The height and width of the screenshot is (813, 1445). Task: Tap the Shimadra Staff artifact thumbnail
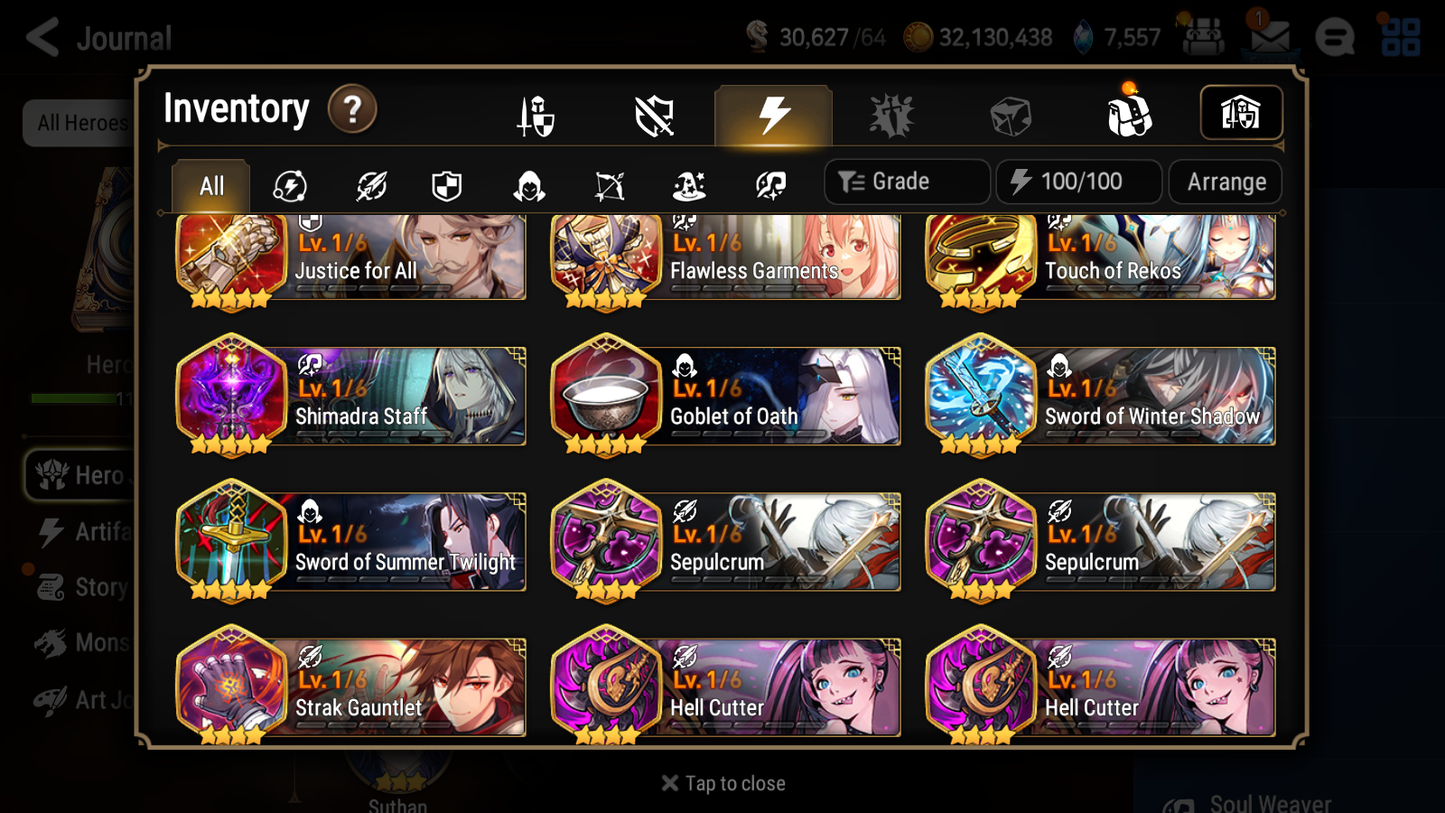(231, 396)
